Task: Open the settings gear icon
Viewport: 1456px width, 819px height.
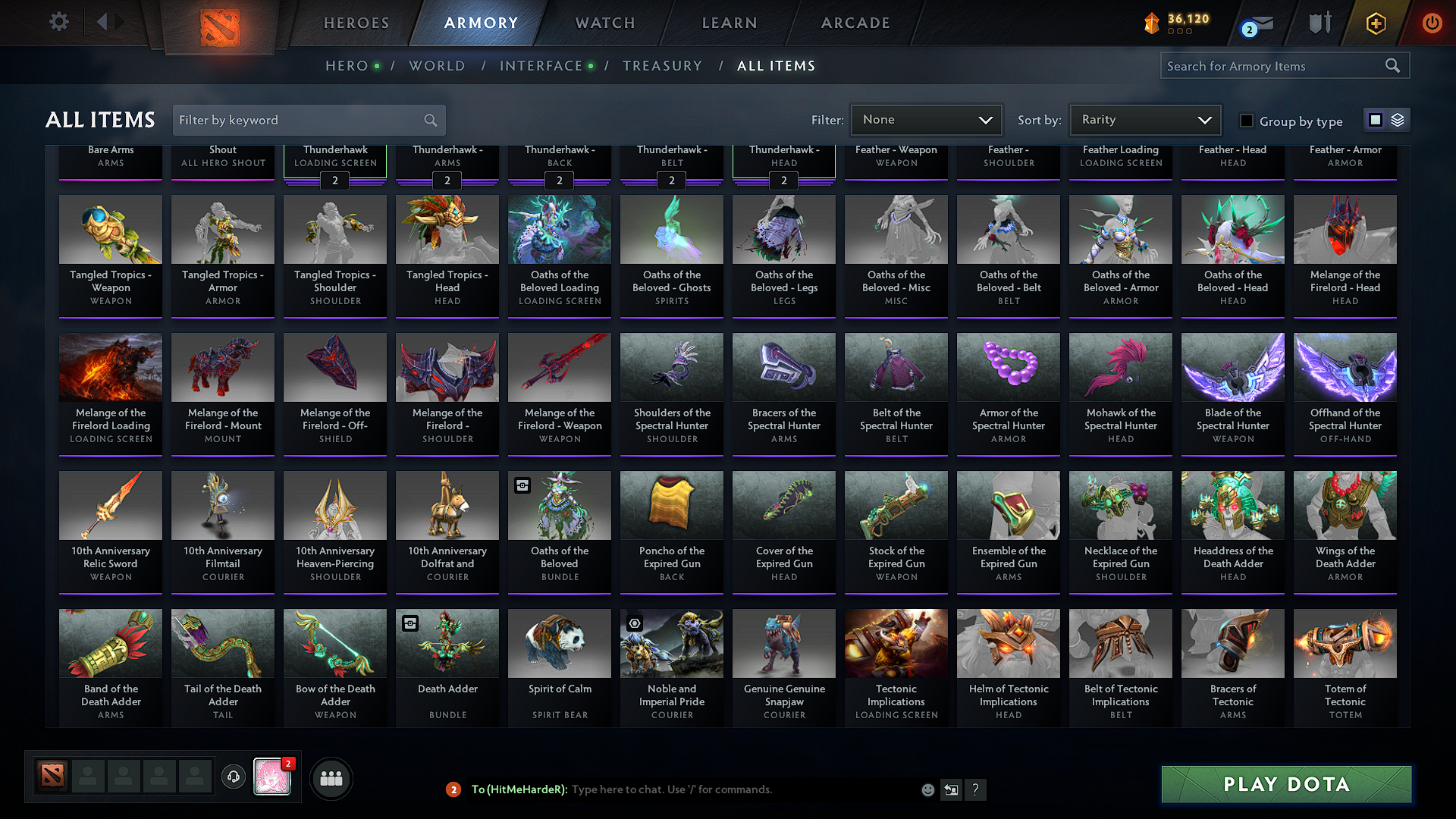Action: click(58, 22)
